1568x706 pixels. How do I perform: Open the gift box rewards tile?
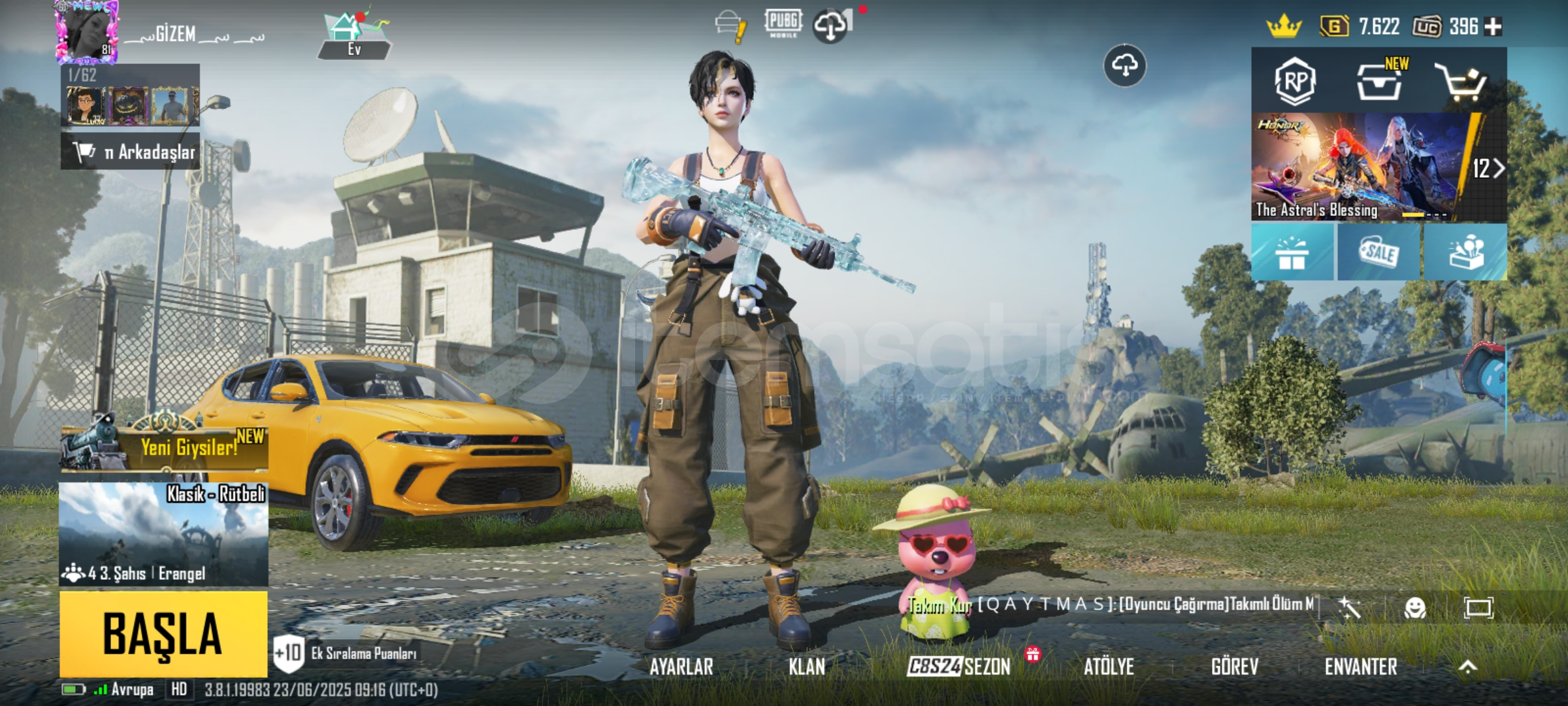point(1292,252)
